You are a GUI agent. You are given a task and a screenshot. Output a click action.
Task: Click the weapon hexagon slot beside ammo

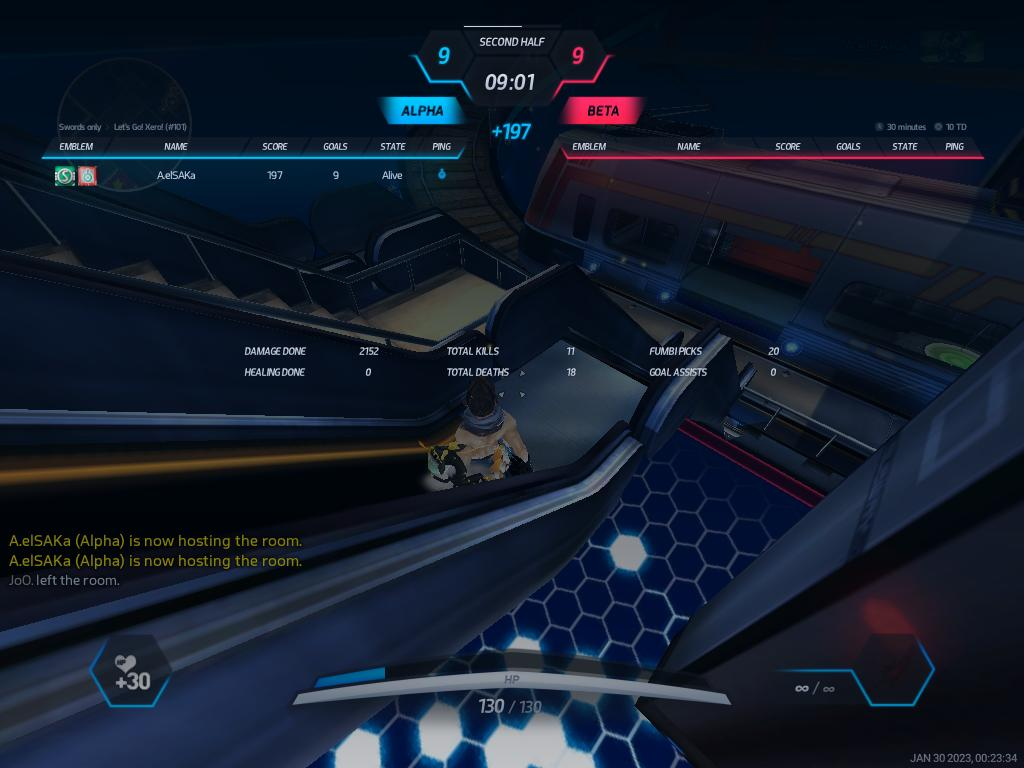896,669
